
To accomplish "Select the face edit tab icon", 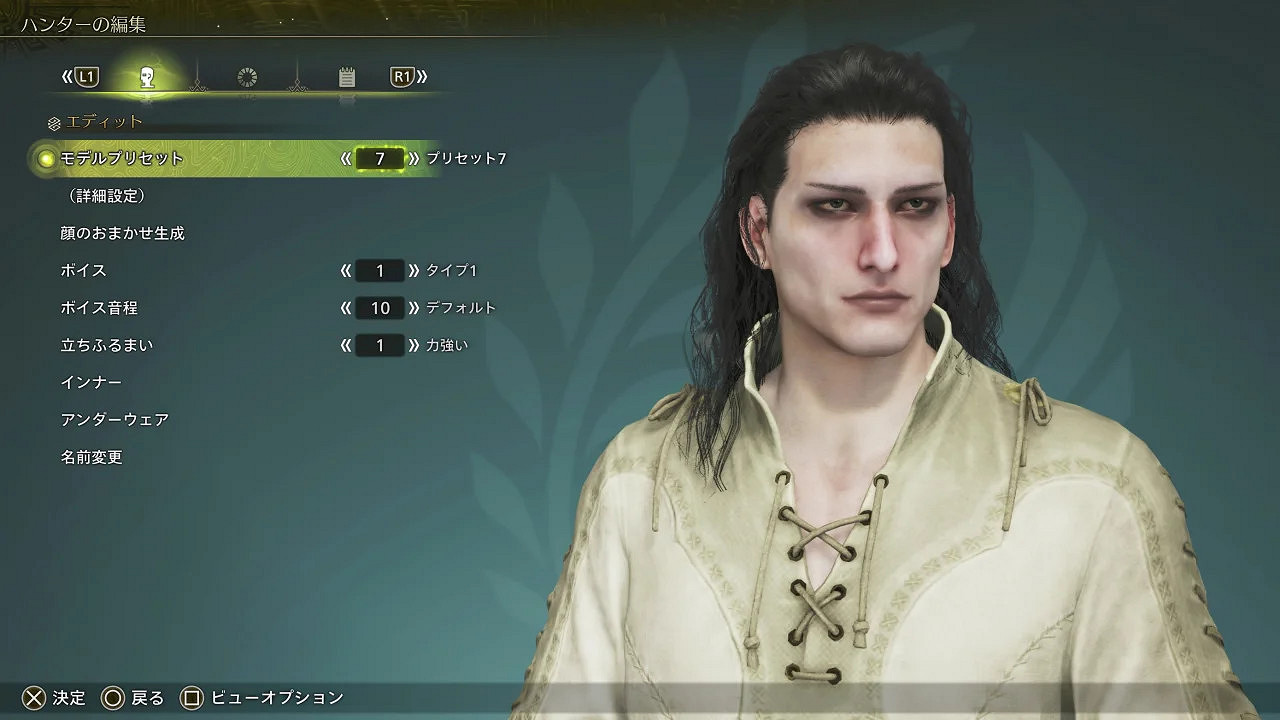I will (x=150, y=75).
